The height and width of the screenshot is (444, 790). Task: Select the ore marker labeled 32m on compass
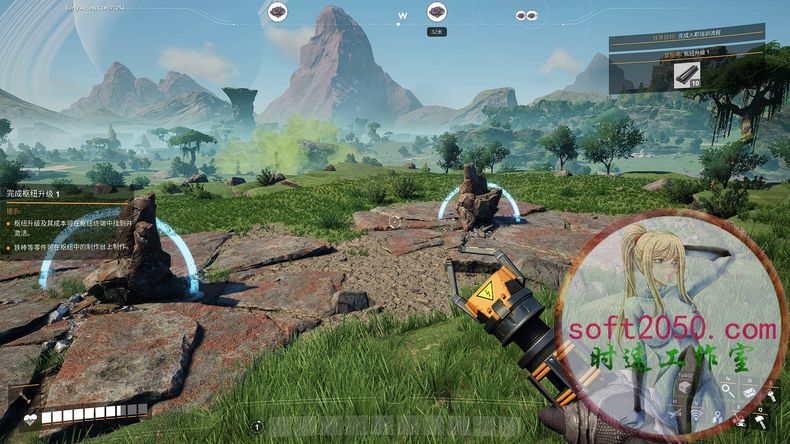point(437,12)
